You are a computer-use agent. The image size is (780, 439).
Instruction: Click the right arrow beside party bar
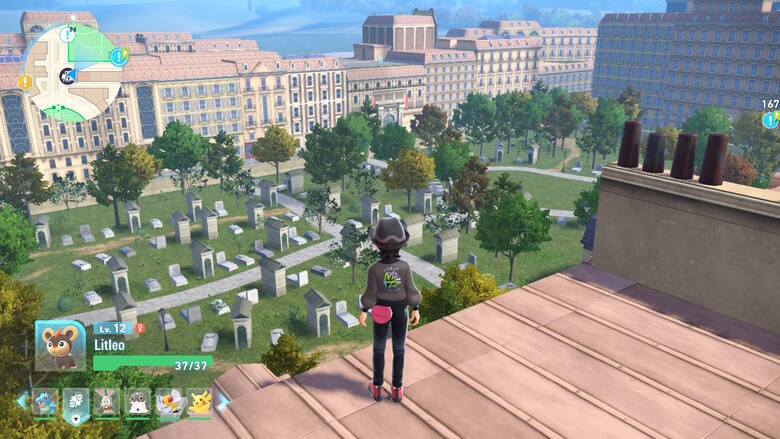224,401
